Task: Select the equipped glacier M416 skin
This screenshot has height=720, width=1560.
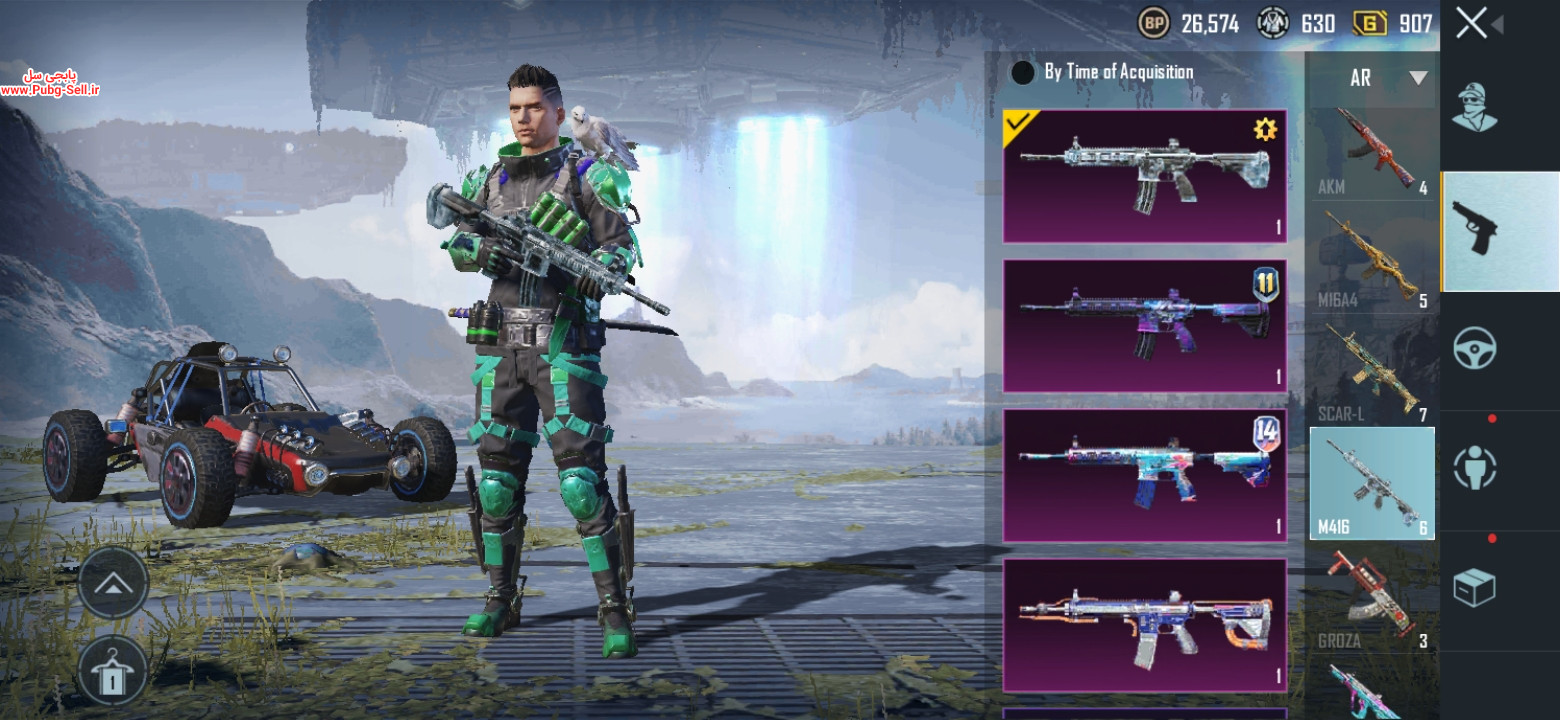Action: [x=1145, y=177]
